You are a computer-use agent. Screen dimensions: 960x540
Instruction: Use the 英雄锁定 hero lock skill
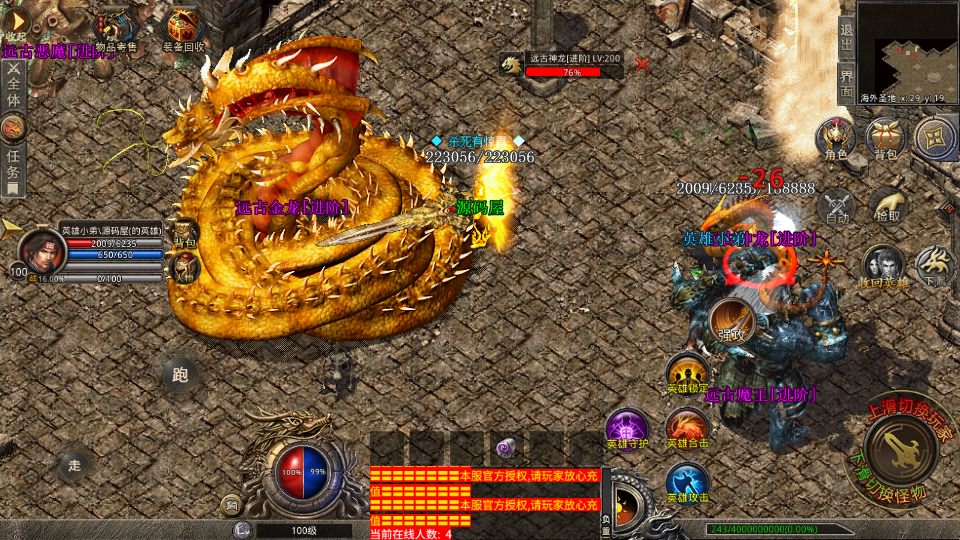tap(687, 373)
